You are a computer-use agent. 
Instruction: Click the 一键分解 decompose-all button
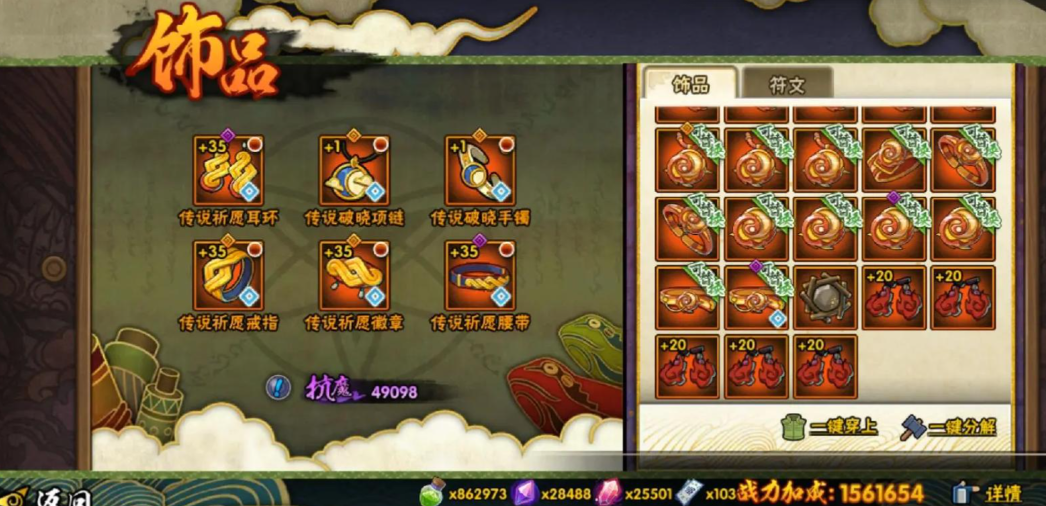[949, 427]
